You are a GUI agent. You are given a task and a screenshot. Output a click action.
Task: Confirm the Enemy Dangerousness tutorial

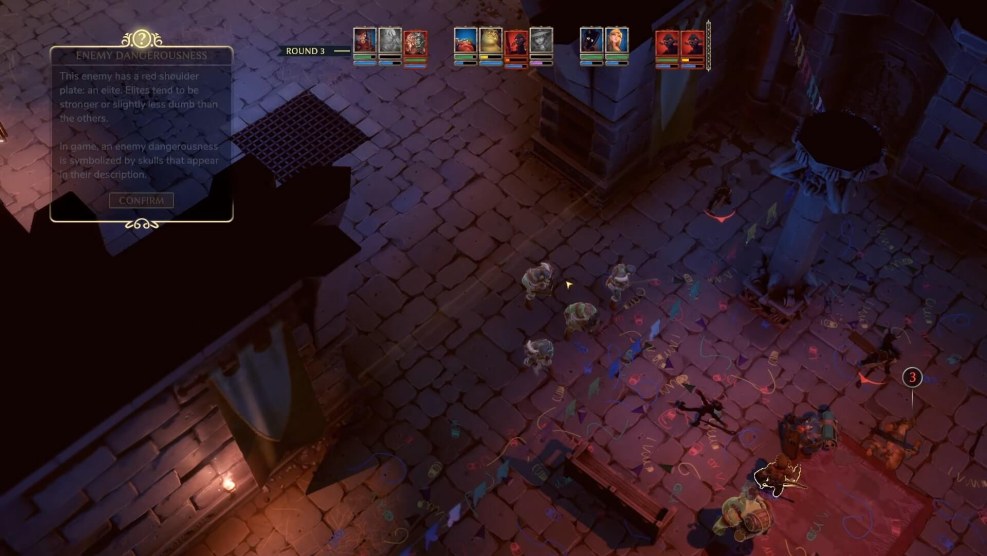tap(141, 200)
